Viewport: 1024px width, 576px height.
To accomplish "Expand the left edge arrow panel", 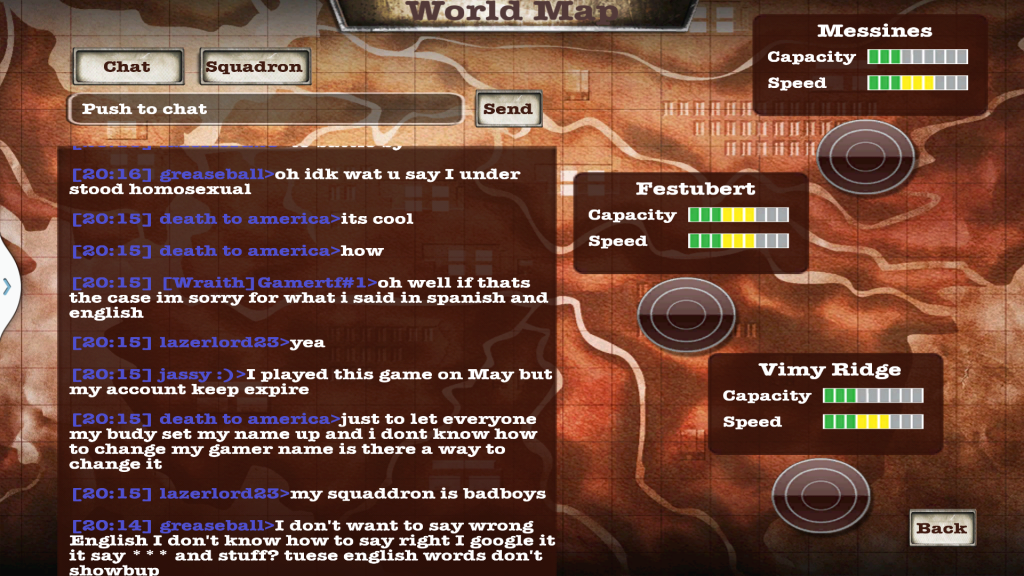I will tap(7, 287).
